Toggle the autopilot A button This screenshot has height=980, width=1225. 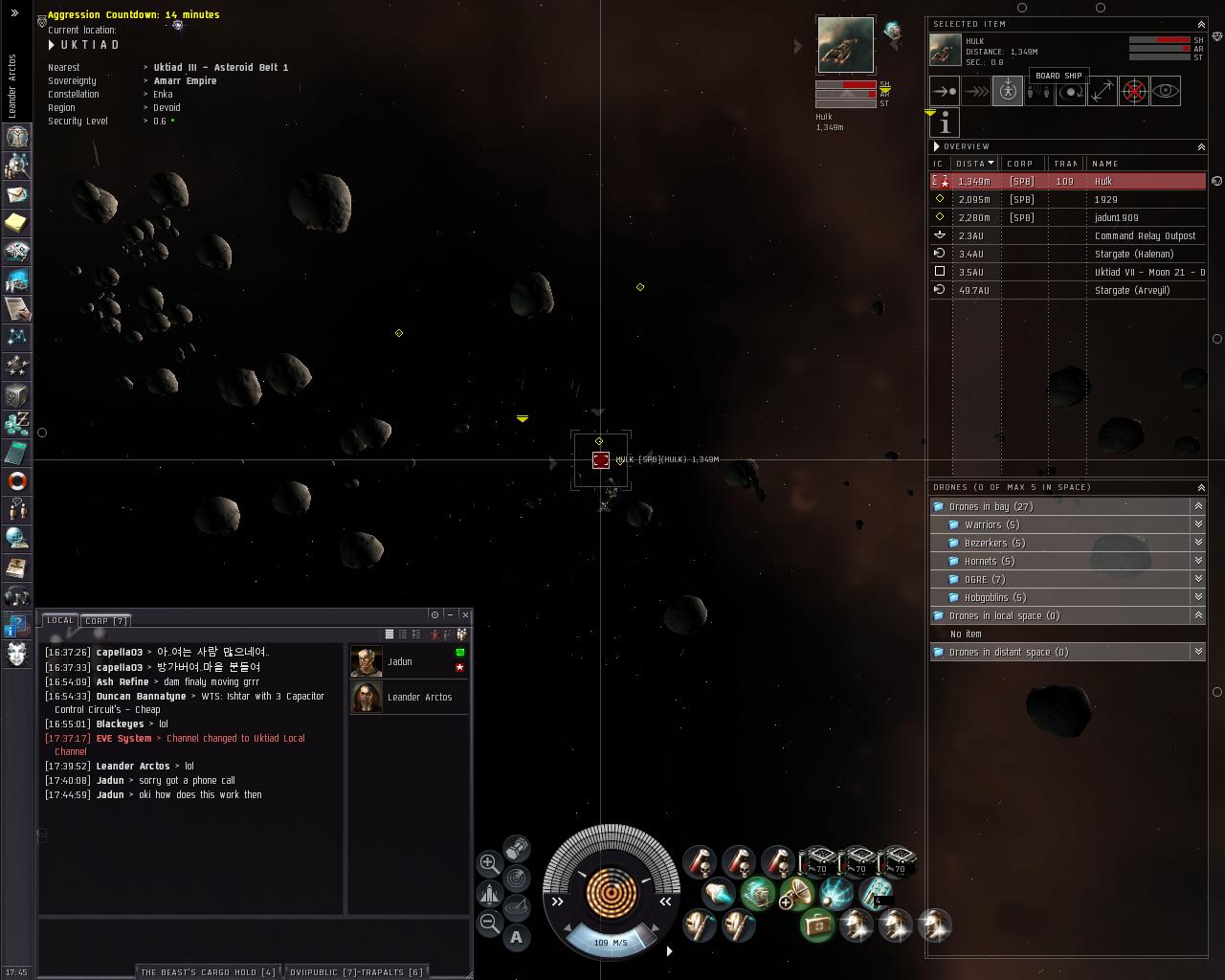tap(516, 937)
